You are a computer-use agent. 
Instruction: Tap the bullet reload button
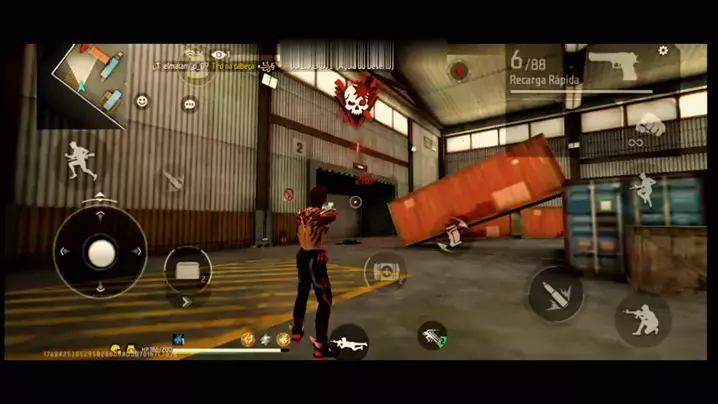[x=555, y=293]
